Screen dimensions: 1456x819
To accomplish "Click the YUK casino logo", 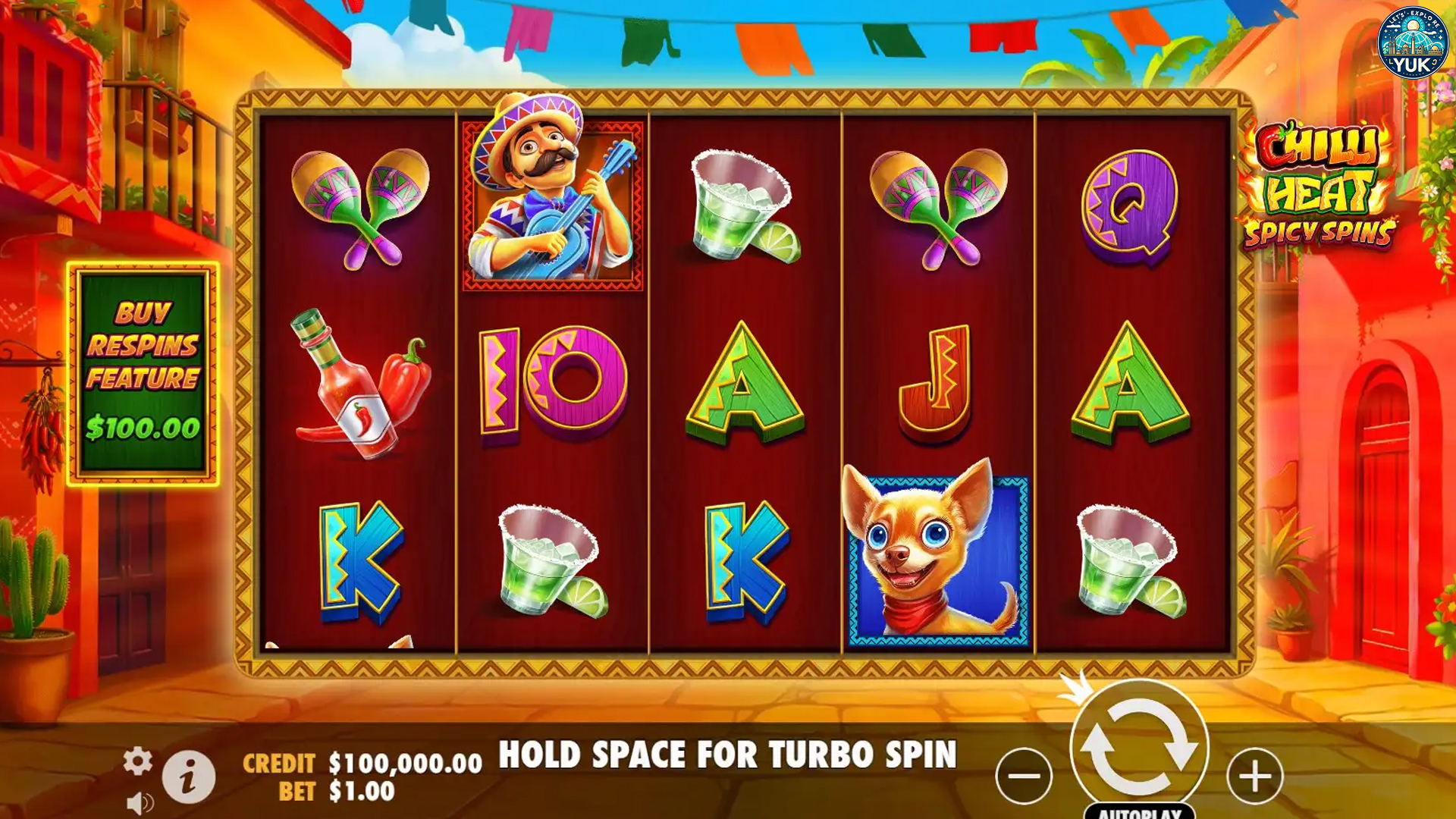I will pyautogui.click(x=1412, y=42).
